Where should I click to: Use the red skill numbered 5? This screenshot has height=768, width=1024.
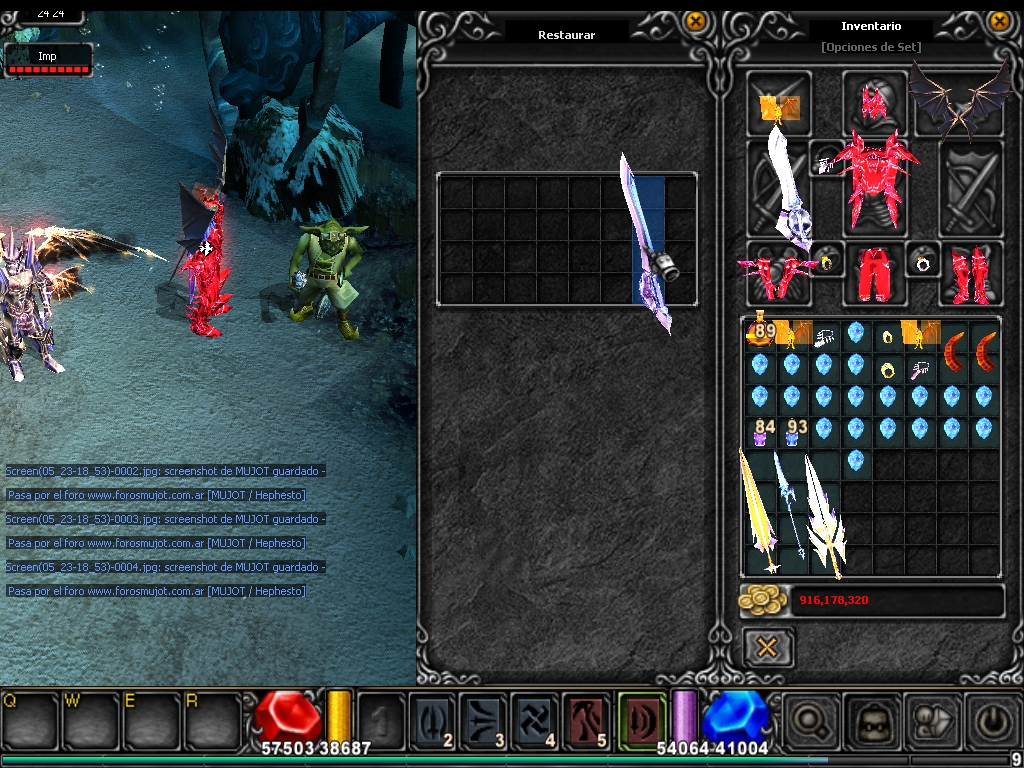point(587,719)
